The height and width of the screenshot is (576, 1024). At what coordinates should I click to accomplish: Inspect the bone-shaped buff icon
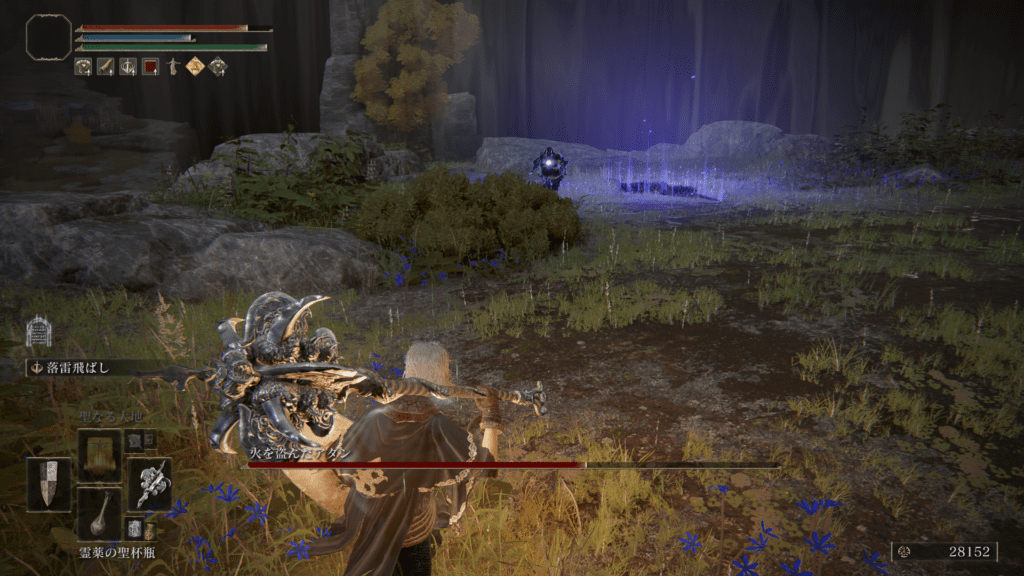tap(106, 67)
